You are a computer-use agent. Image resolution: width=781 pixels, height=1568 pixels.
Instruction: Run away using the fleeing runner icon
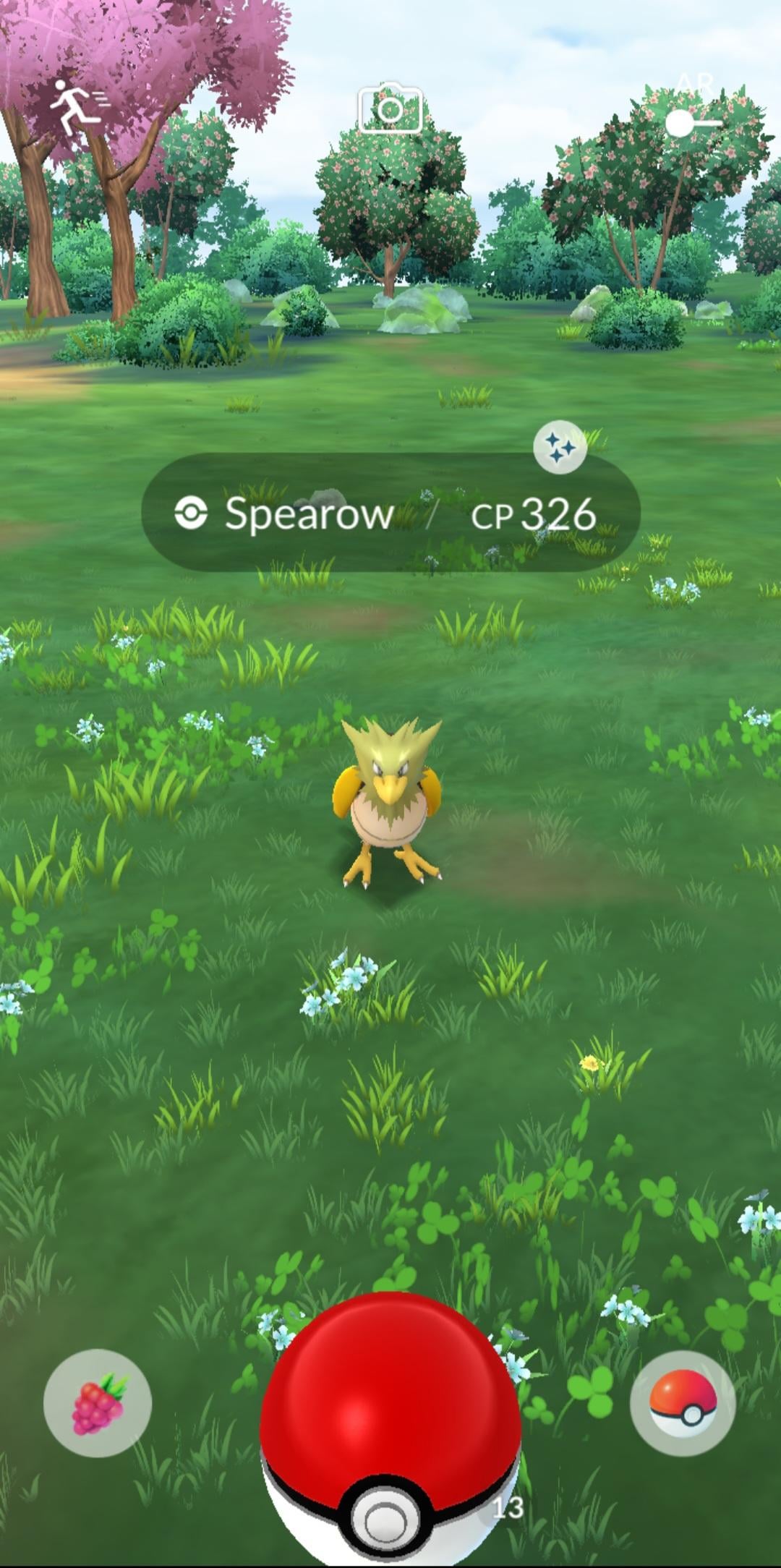click(78, 108)
